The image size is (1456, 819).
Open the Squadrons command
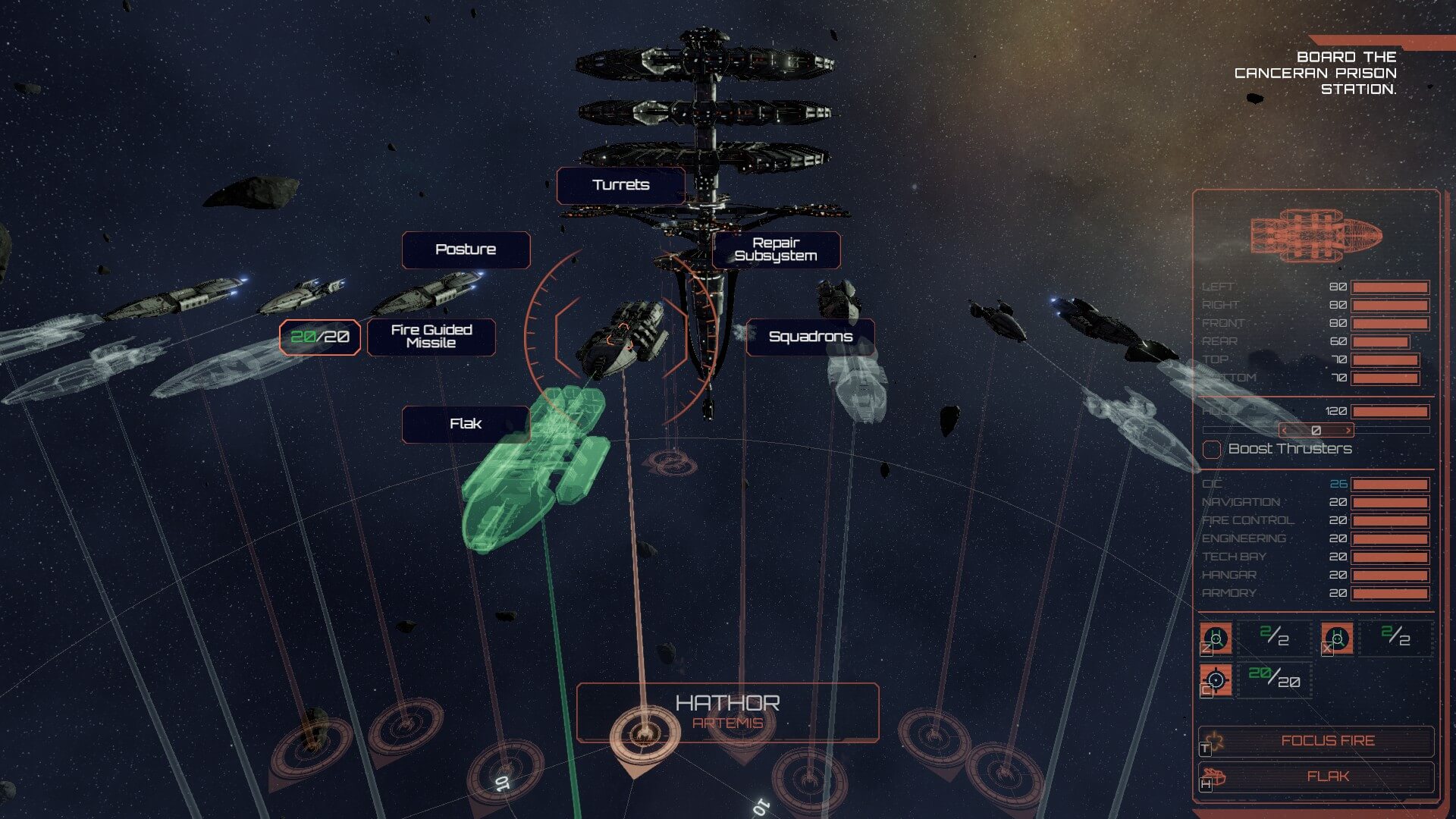810,337
